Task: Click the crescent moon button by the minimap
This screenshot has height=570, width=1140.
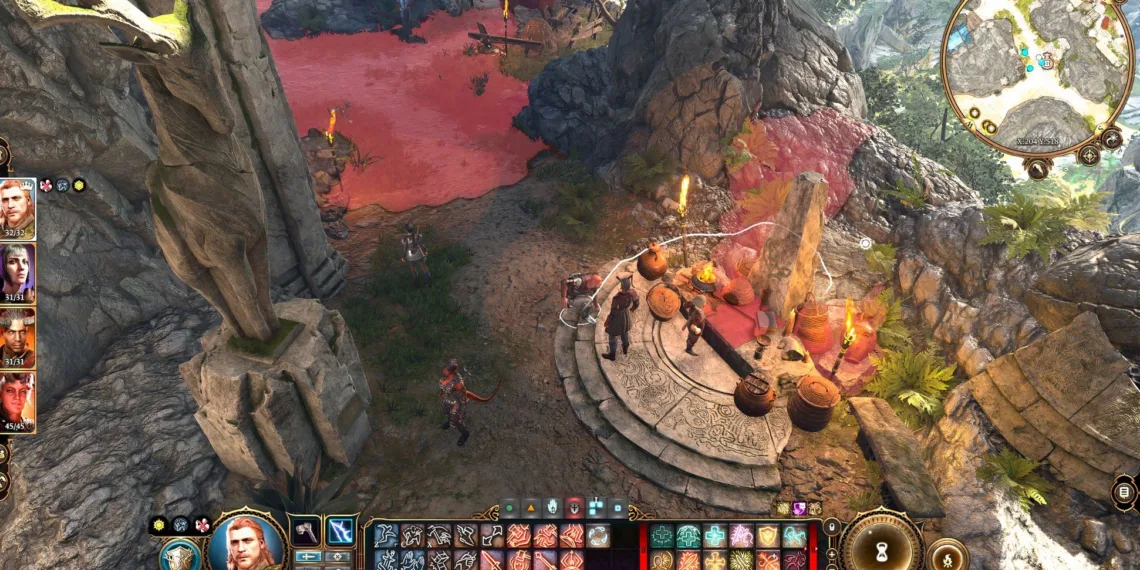Action: tap(1111, 138)
